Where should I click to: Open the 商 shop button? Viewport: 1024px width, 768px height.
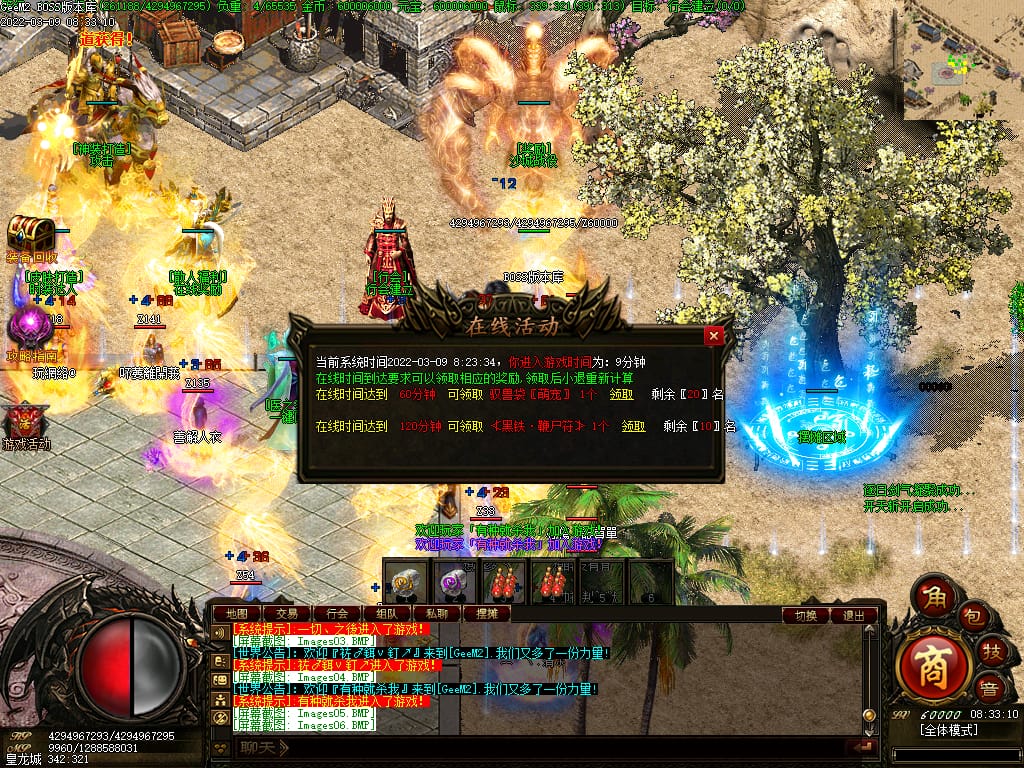tap(934, 664)
